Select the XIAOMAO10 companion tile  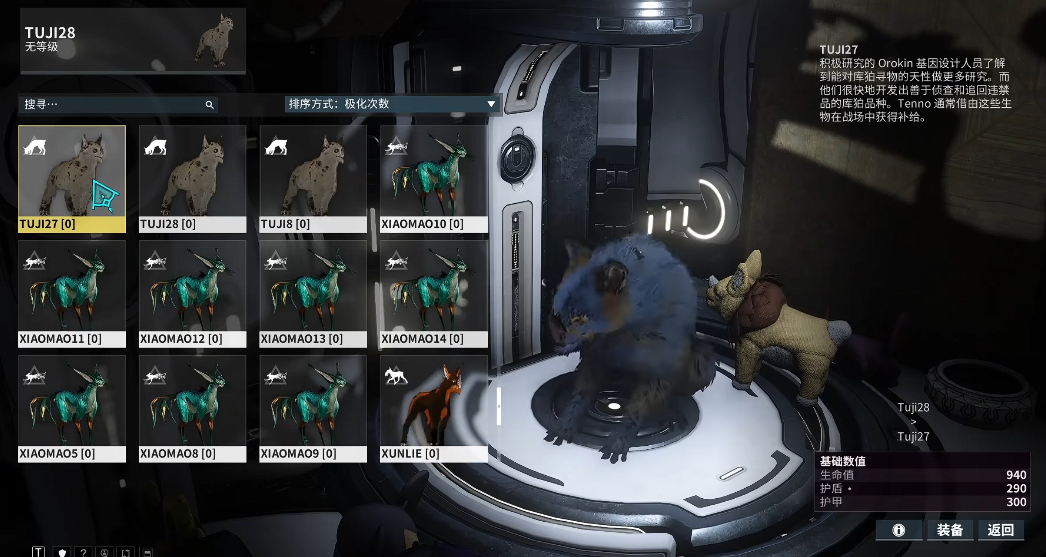(434, 178)
